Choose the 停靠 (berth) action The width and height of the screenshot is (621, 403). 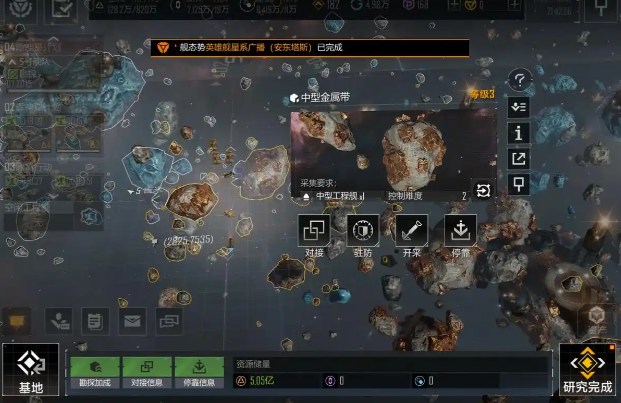[x=460, y=233]
